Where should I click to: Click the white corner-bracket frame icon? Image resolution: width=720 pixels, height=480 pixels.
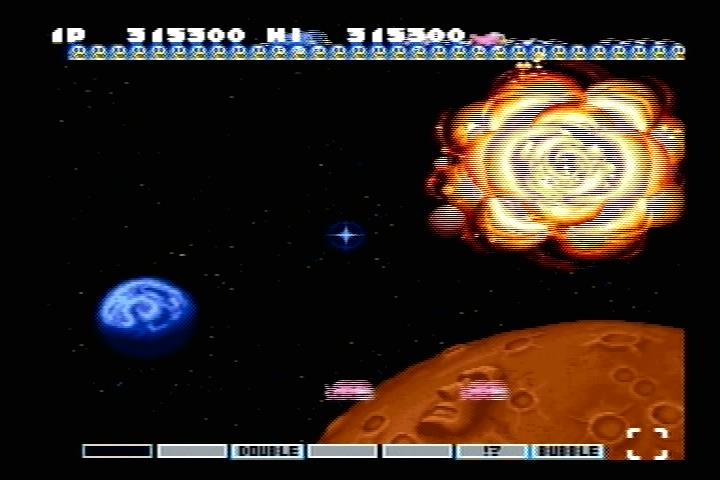click(647, 443)
